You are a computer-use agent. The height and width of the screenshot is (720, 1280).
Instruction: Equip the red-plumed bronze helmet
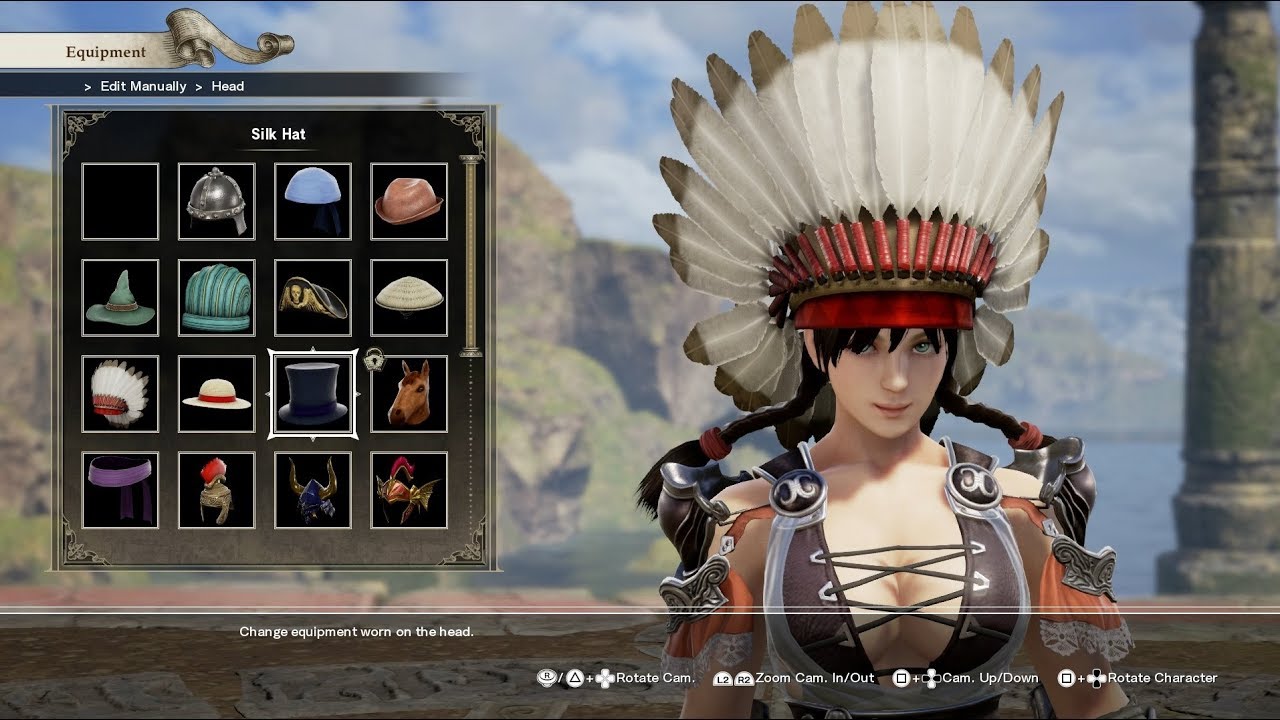coord(216,490)
